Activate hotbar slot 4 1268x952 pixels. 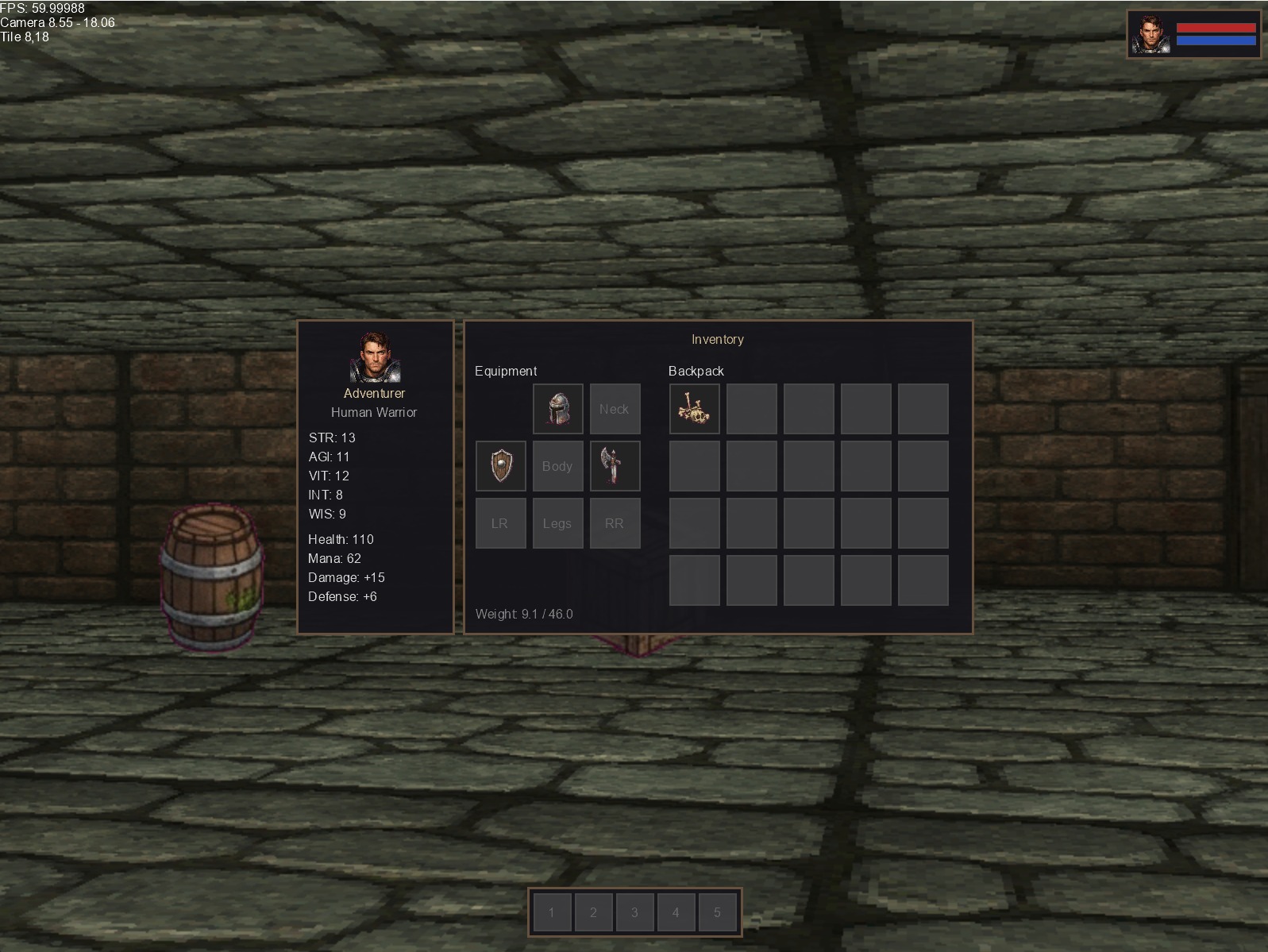676,912
